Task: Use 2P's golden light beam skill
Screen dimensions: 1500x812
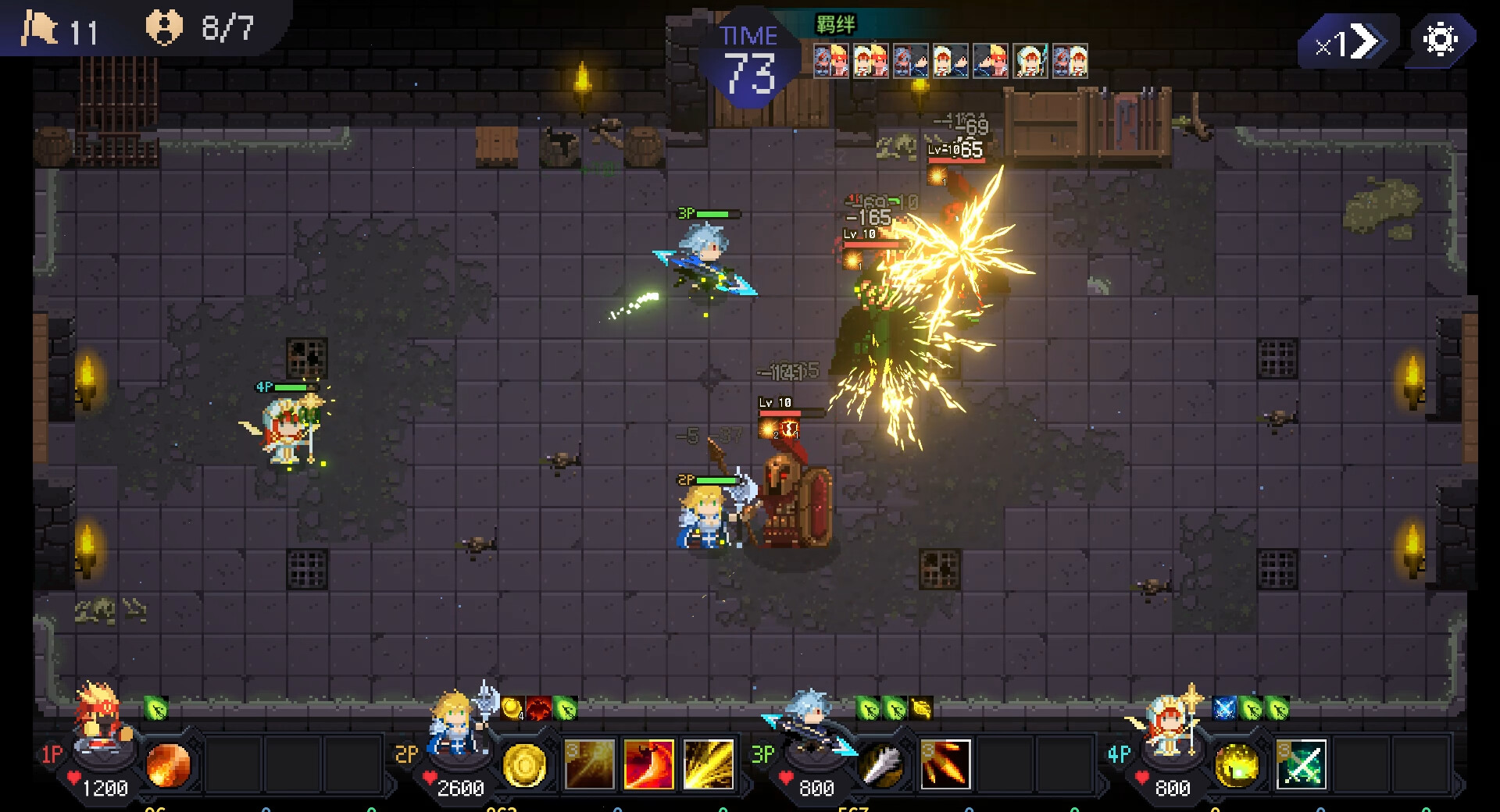Action: (x=589, y=764)
